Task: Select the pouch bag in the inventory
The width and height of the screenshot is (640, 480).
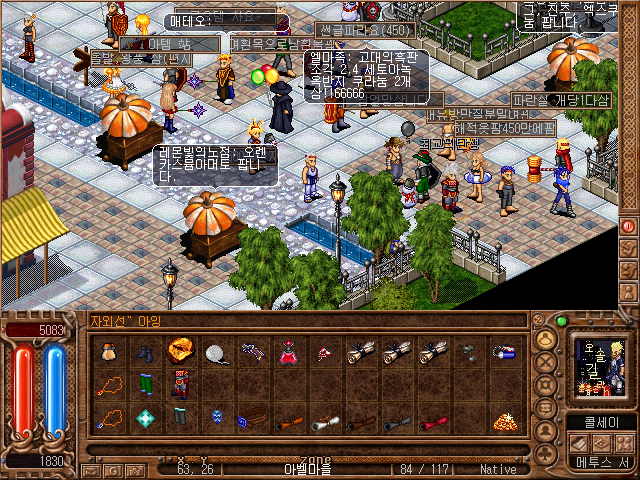Action: coord(108,352)
